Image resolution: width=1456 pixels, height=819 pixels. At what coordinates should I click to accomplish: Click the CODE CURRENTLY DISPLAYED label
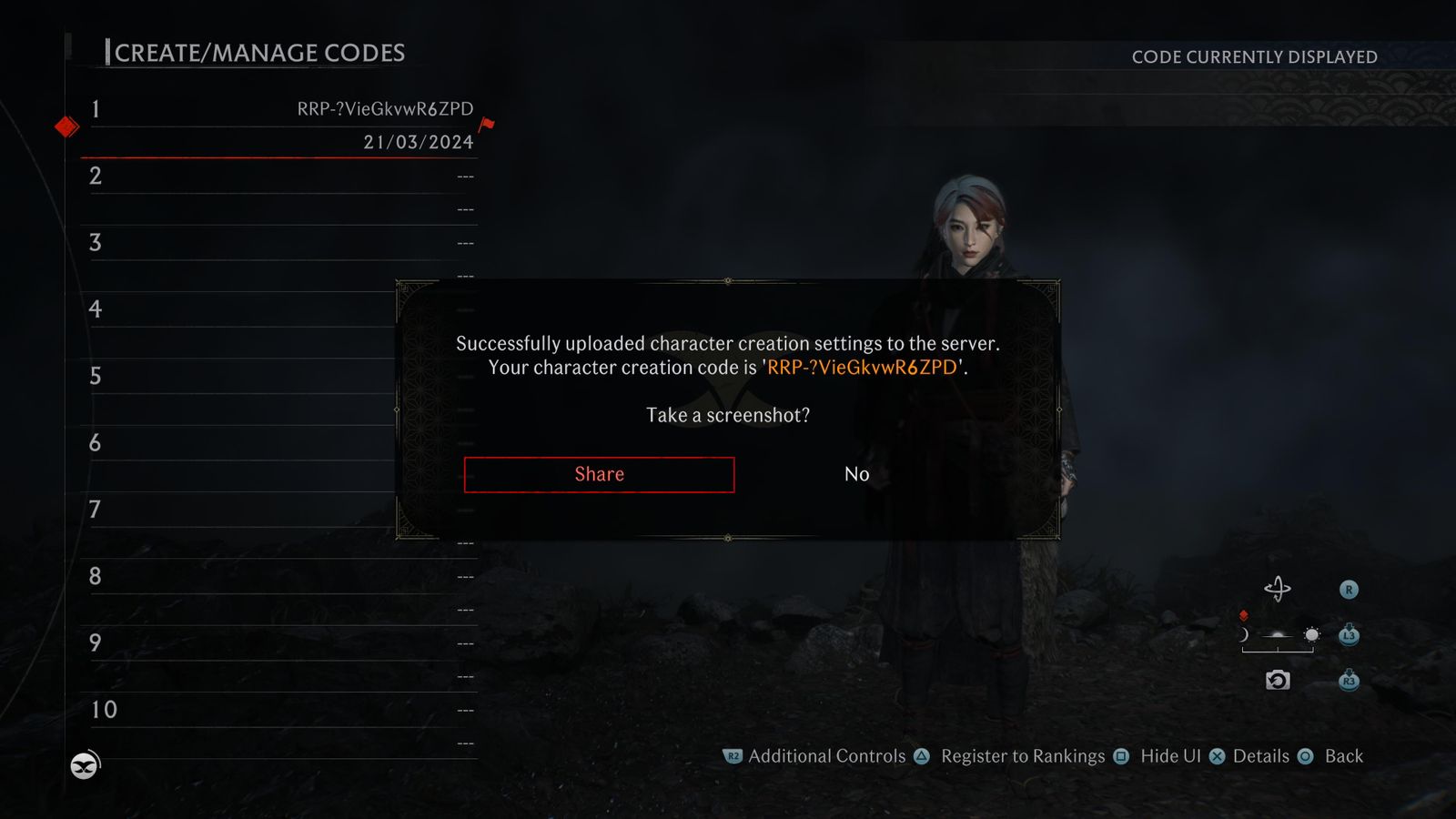coord(1254,56)
